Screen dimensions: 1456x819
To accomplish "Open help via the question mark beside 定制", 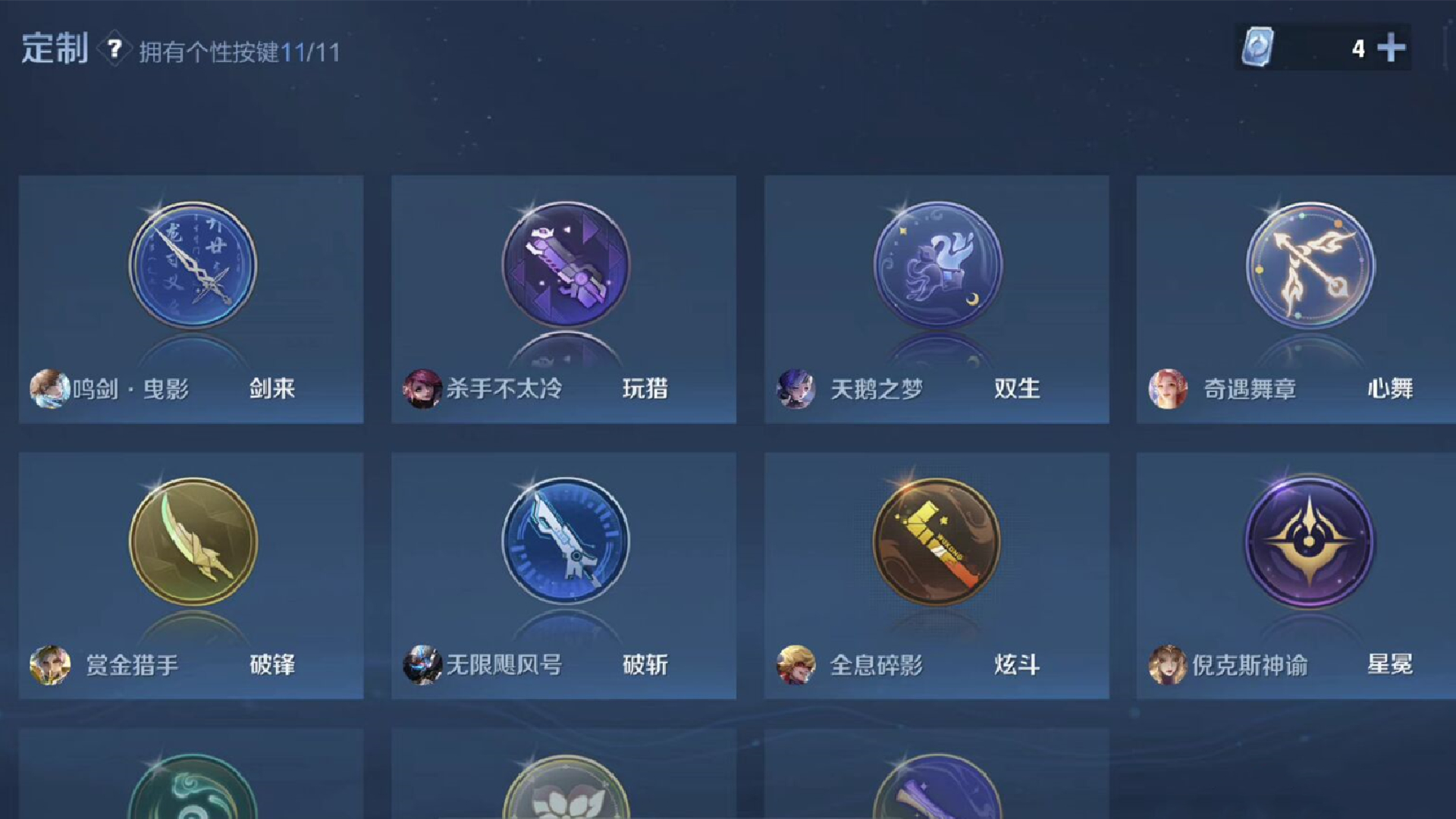I will click(112, 52).
